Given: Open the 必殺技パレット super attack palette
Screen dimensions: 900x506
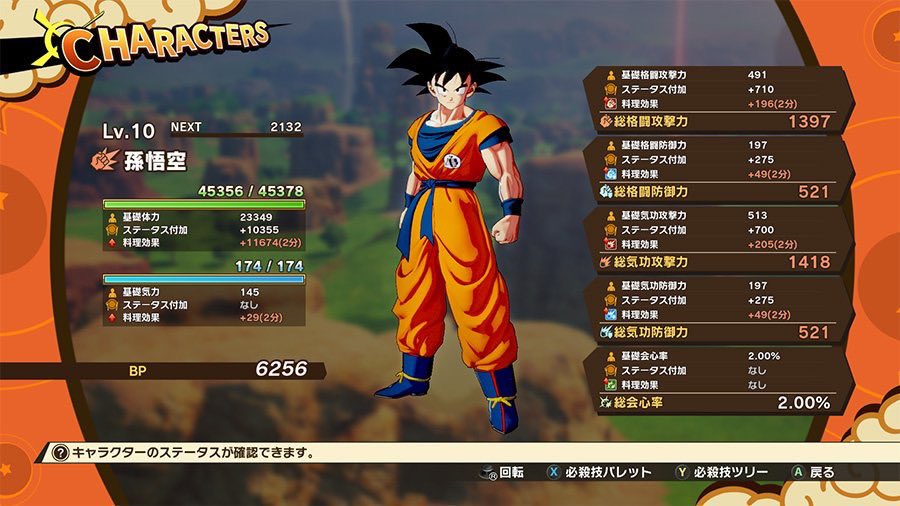Looking at the screenshot, I should point(598,472).
